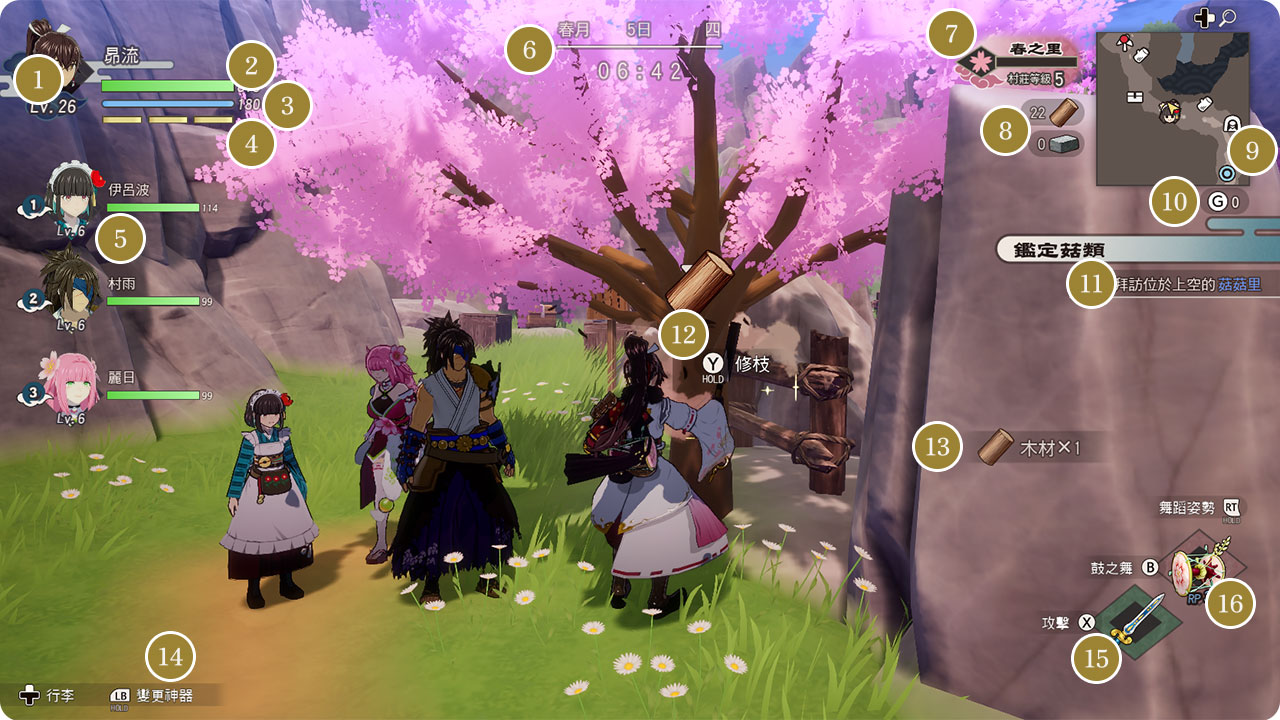Choose party member 伊呂波's portrait
1280x720 pixels.
tap(70, 197)
